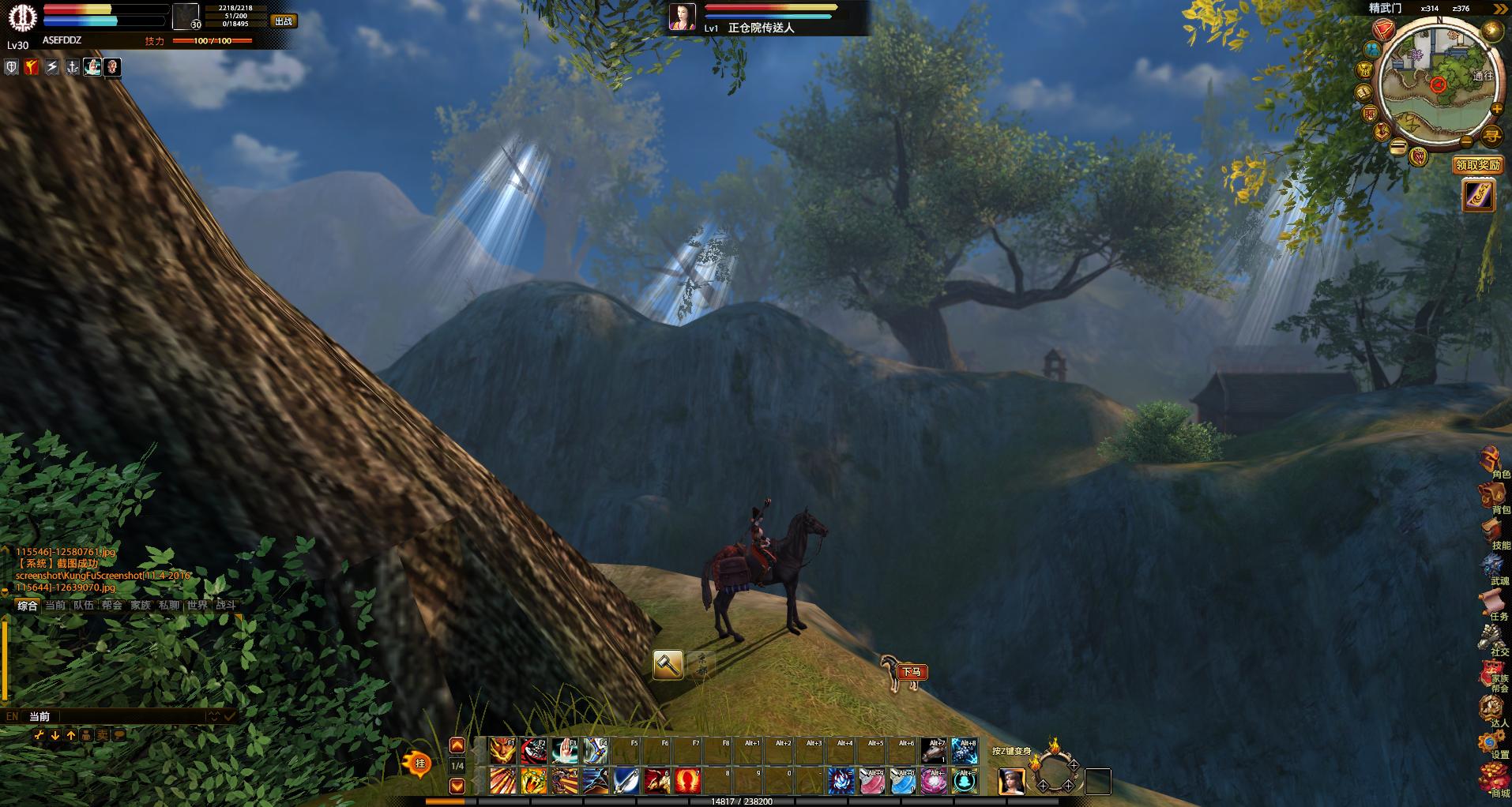Use the red flame figure skill in slot 7

coord(688,781)
